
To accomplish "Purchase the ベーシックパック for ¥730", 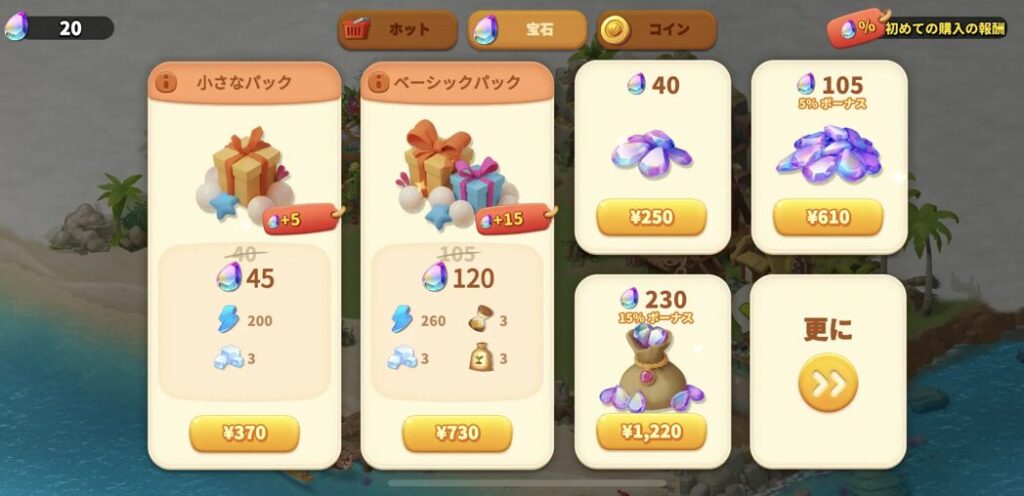I will point(457,433).
